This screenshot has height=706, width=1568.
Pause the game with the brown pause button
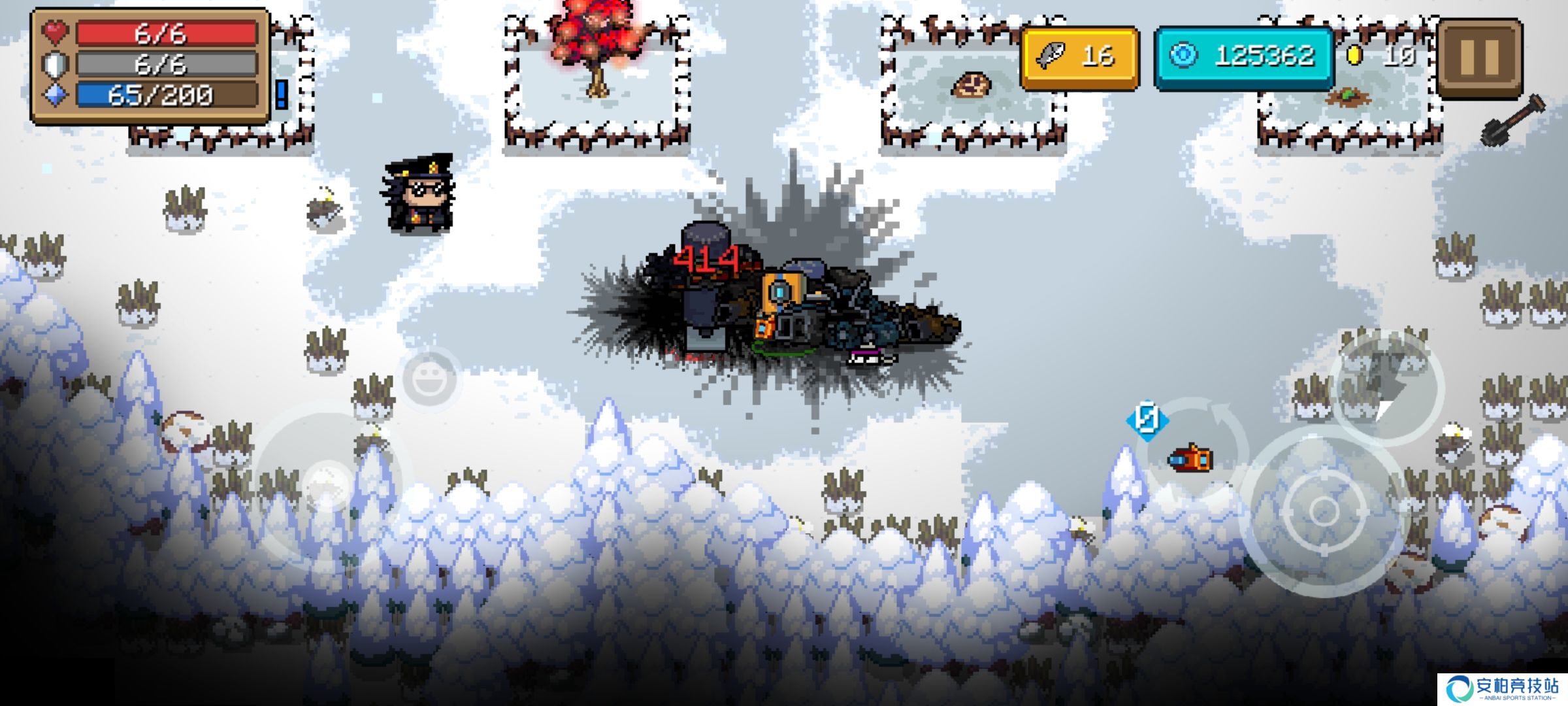tap(1480, 58)
